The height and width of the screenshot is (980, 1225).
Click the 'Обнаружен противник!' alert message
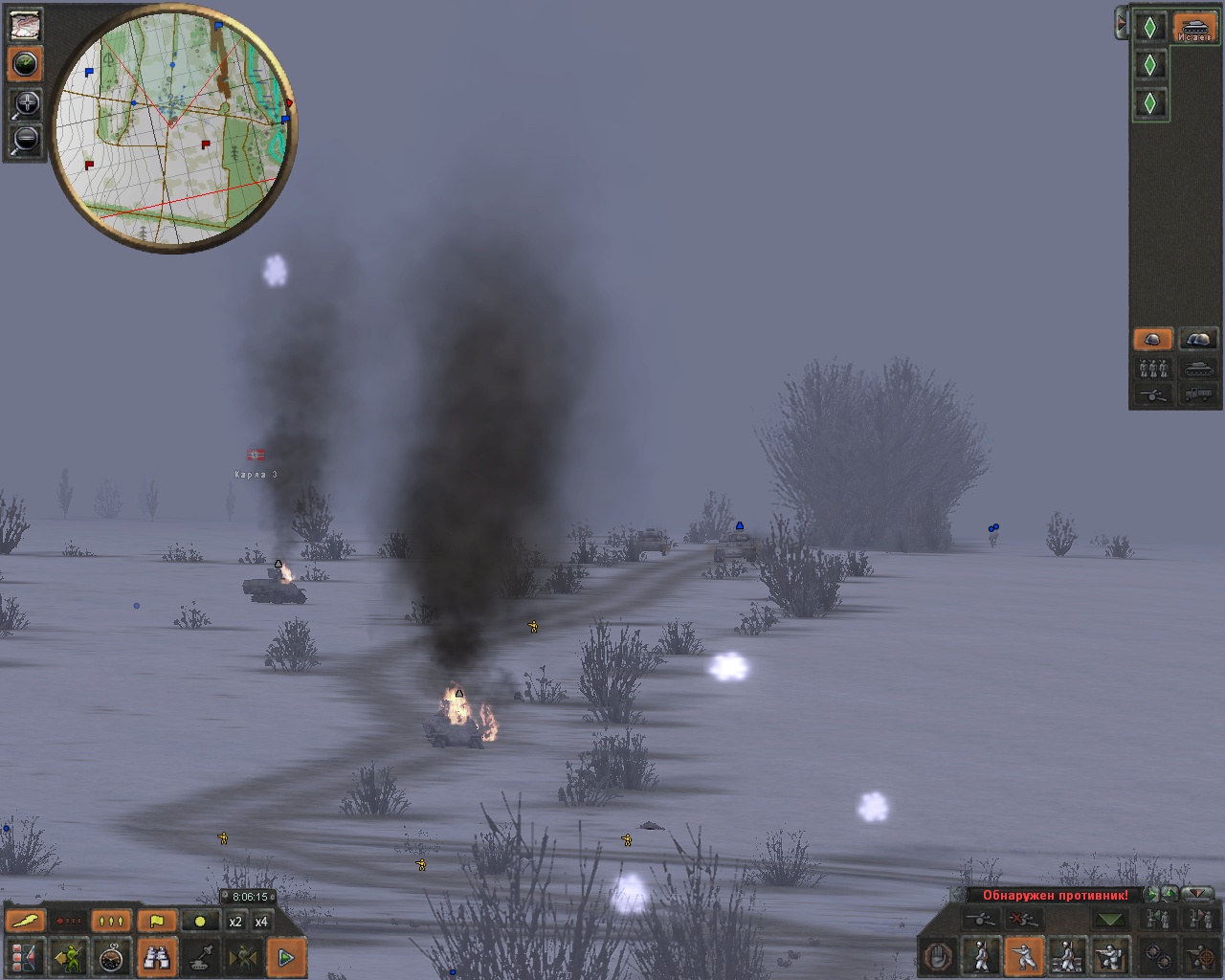(x=1055, y=896)
